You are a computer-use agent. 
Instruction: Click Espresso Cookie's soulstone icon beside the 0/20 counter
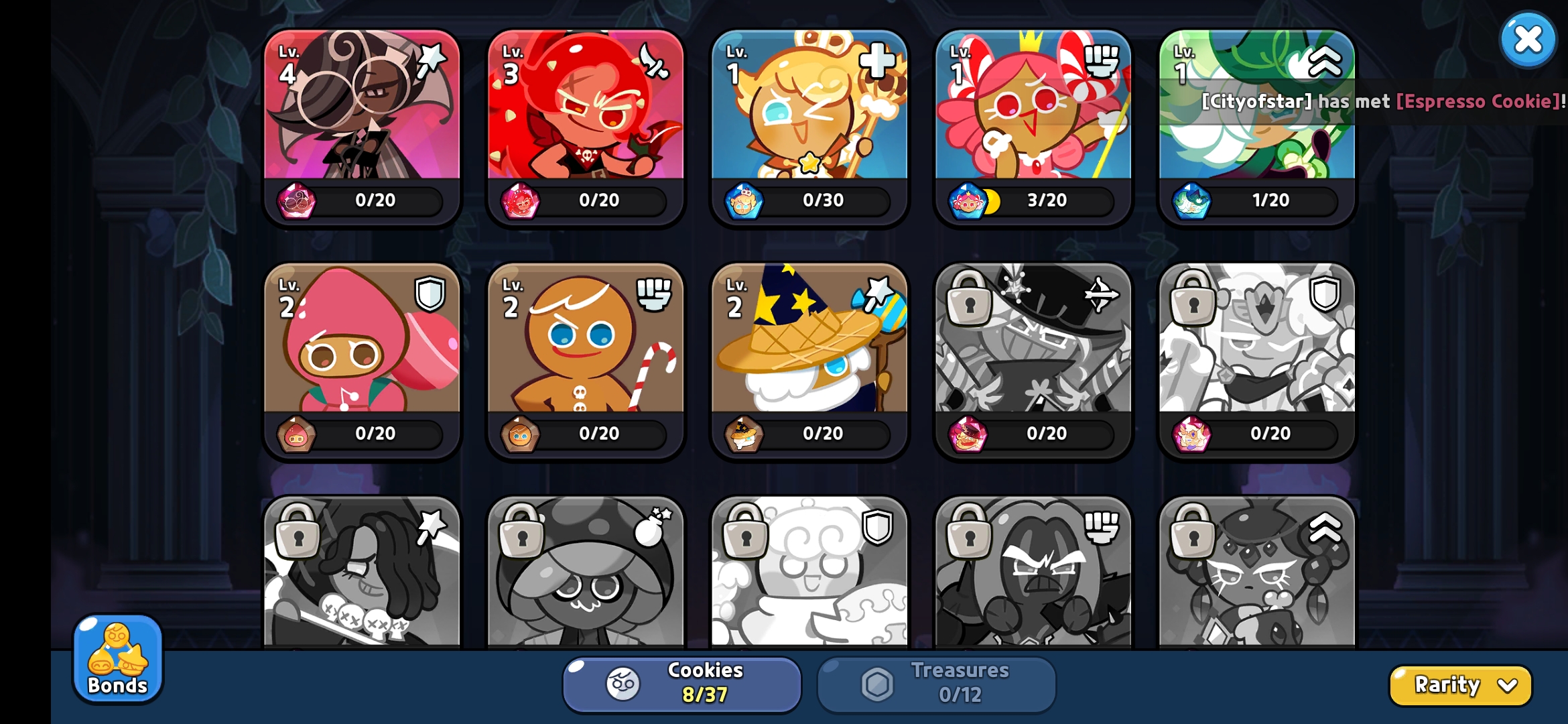pos(295,200)
